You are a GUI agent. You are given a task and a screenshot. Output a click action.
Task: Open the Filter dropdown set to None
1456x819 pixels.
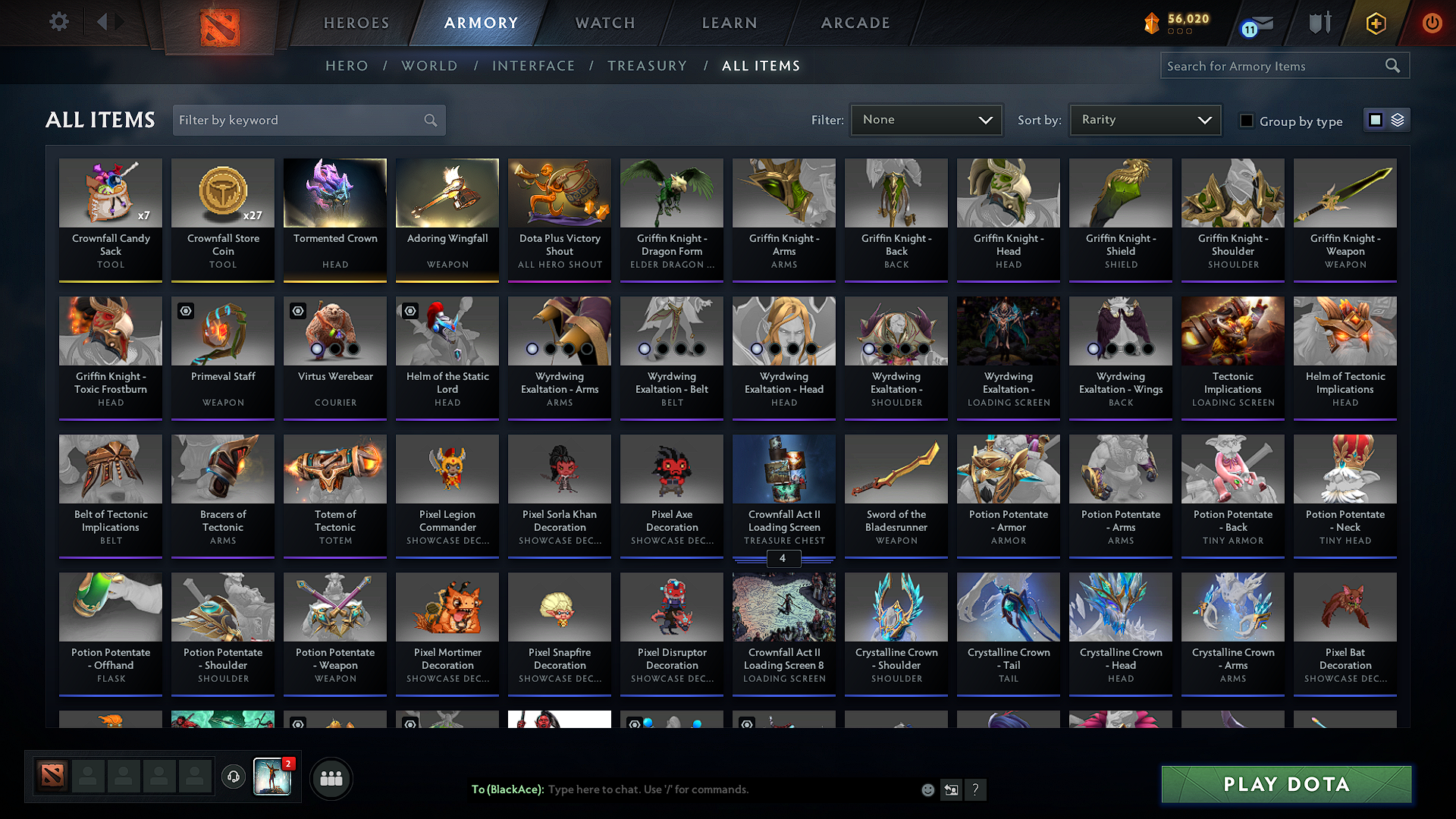(x=926, y=119)
